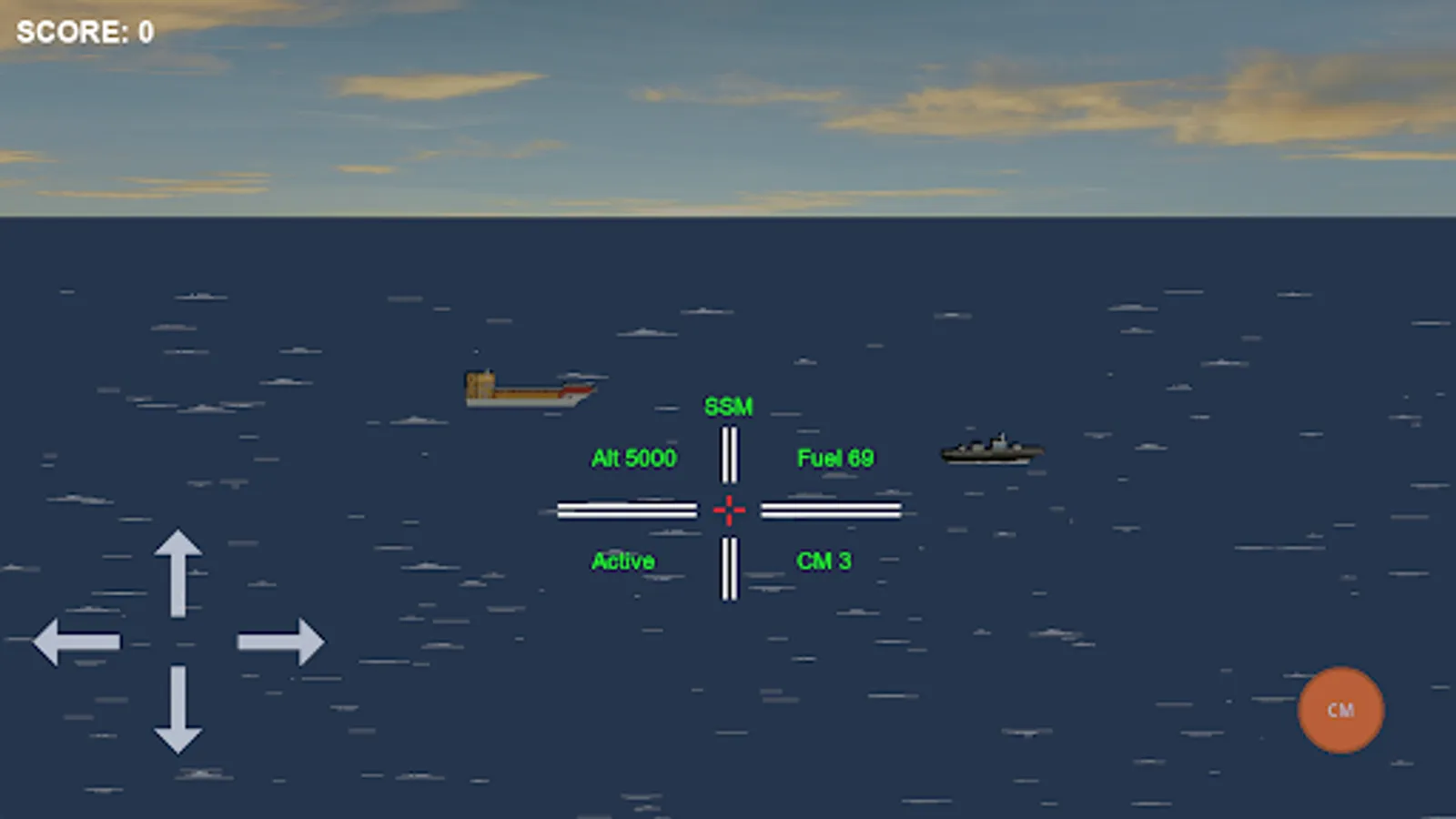
Task: Tap the orange CM countermeasure button
Action: click(1340, 711)
